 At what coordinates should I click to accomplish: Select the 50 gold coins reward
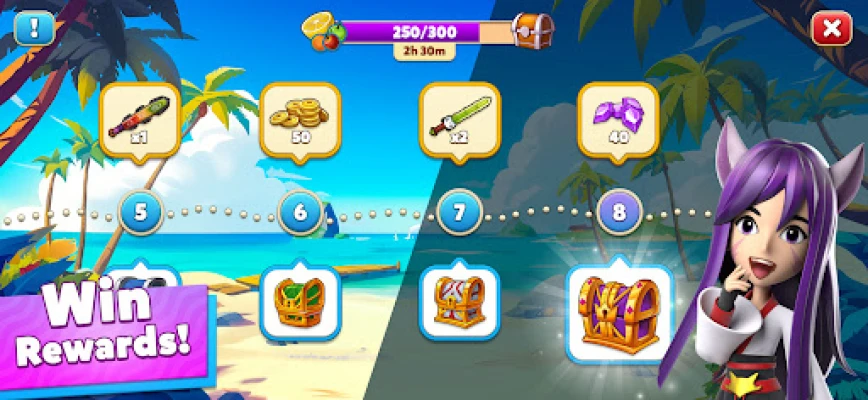coord(300,119)
